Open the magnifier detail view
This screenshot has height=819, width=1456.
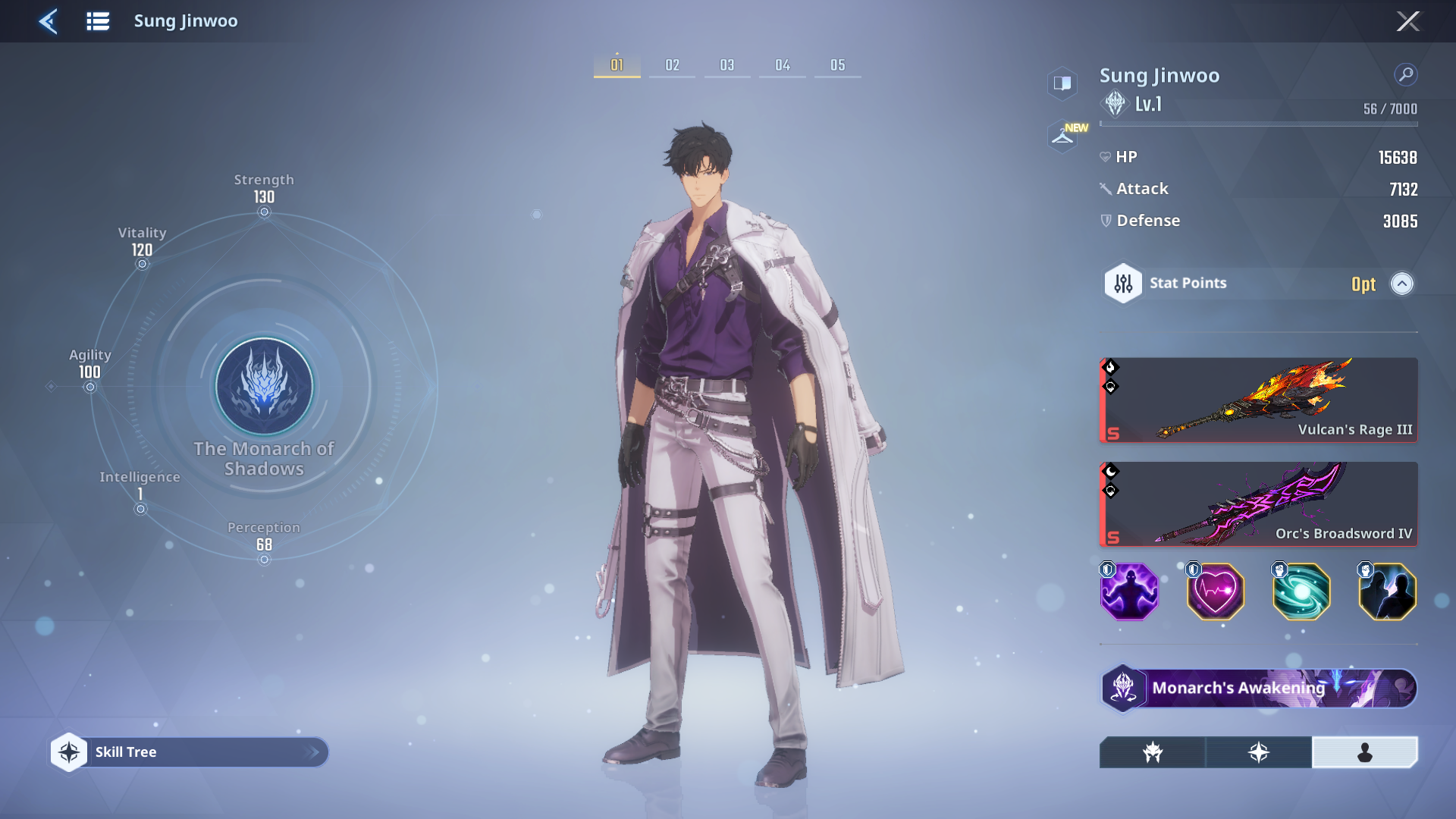pos(1405,74)
